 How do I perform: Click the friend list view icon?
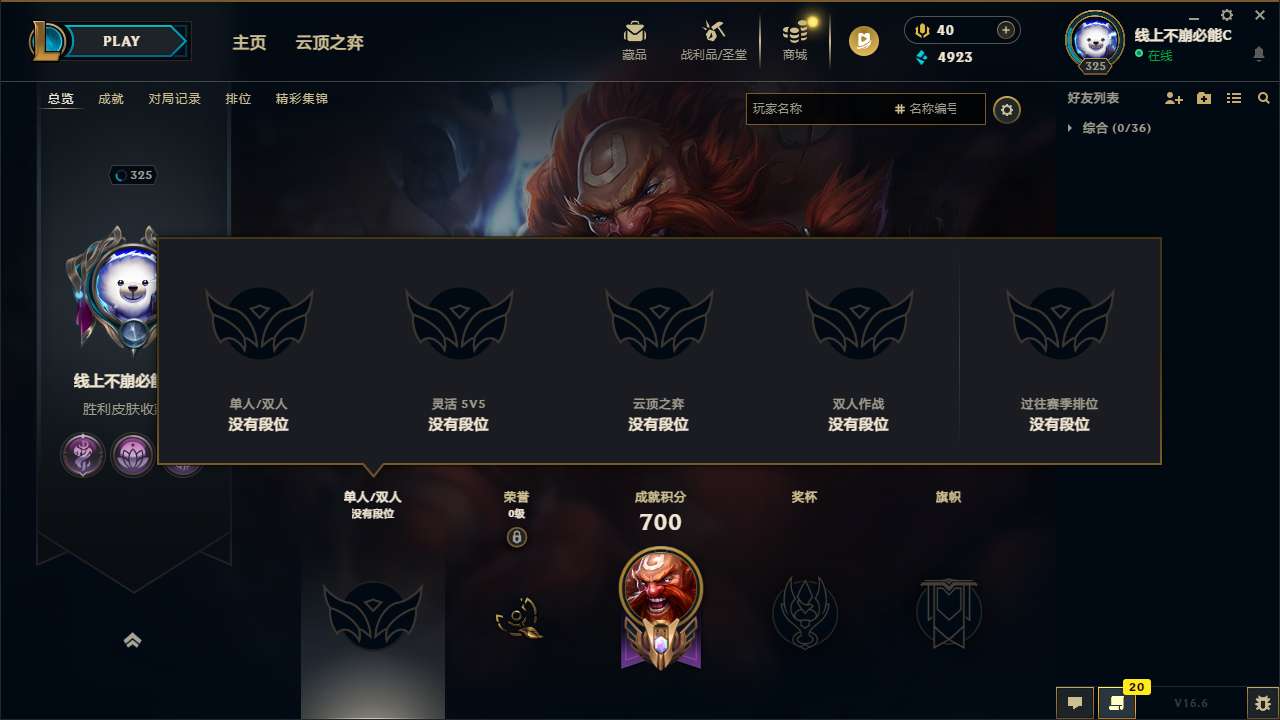(x=1234, y=98)
